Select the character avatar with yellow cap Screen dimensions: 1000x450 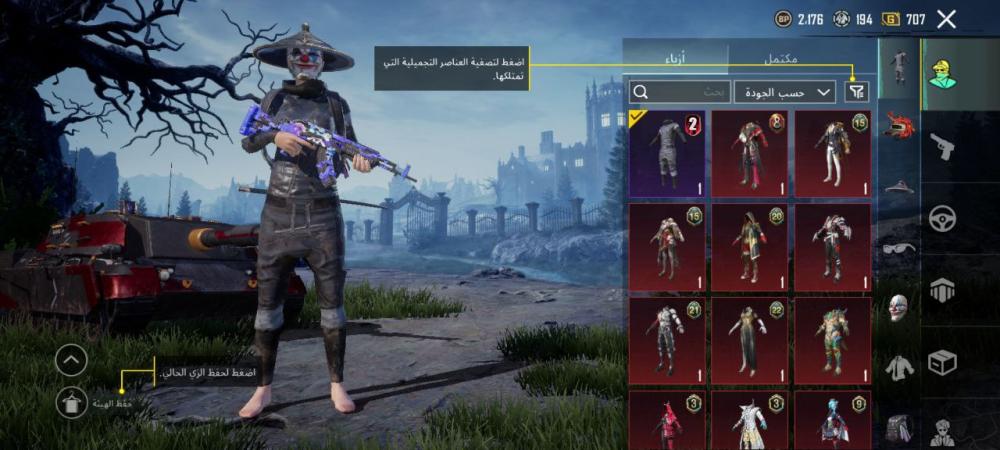942,74
